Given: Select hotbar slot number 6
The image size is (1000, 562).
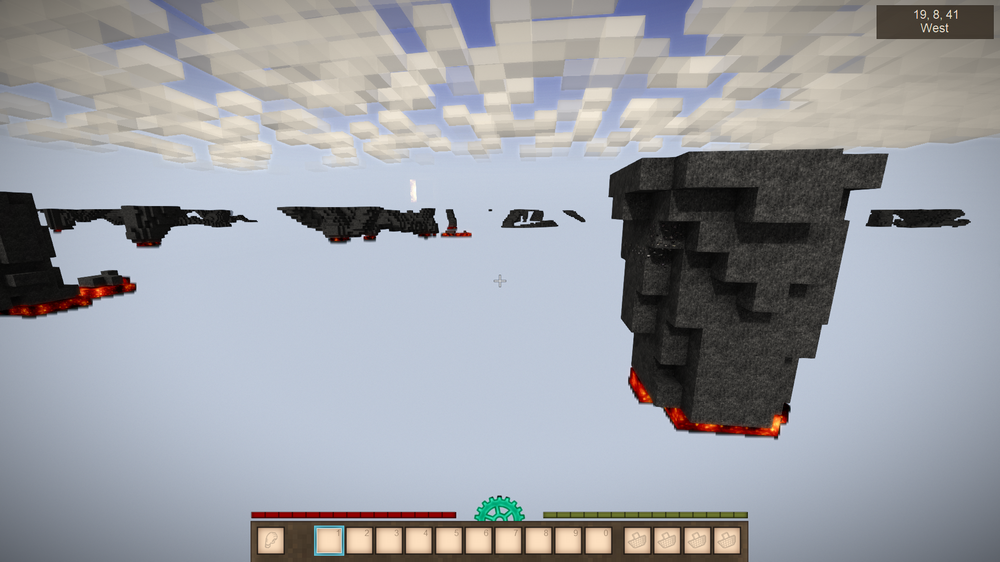Looking at the screenshot, I should pyautogui.click(x=479, y=541).
